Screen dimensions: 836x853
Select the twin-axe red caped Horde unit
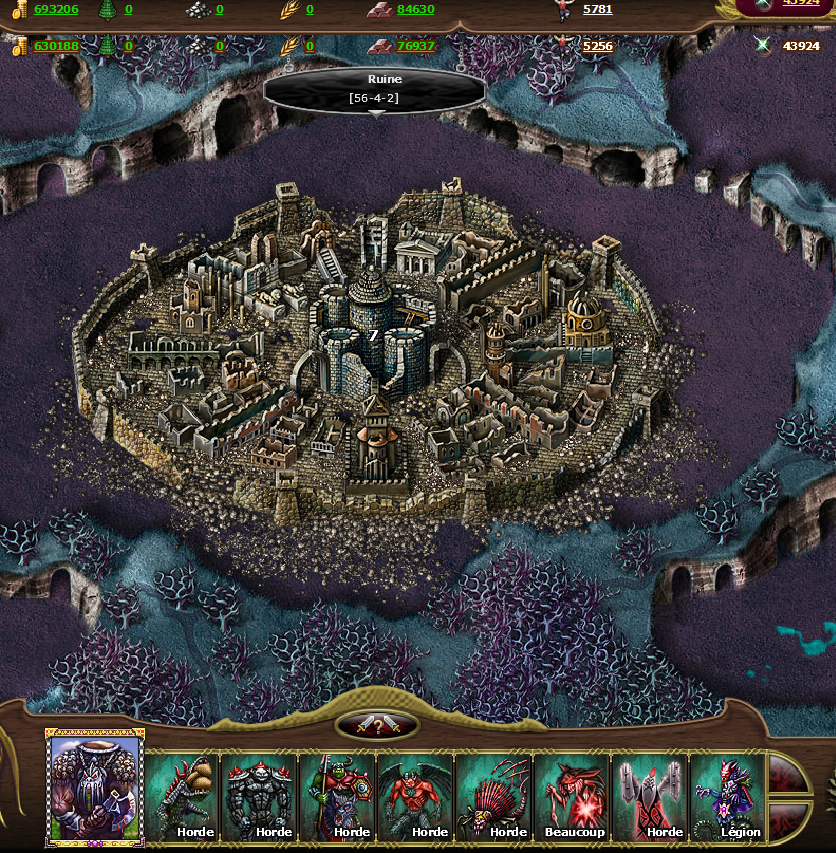click(650, 797)
